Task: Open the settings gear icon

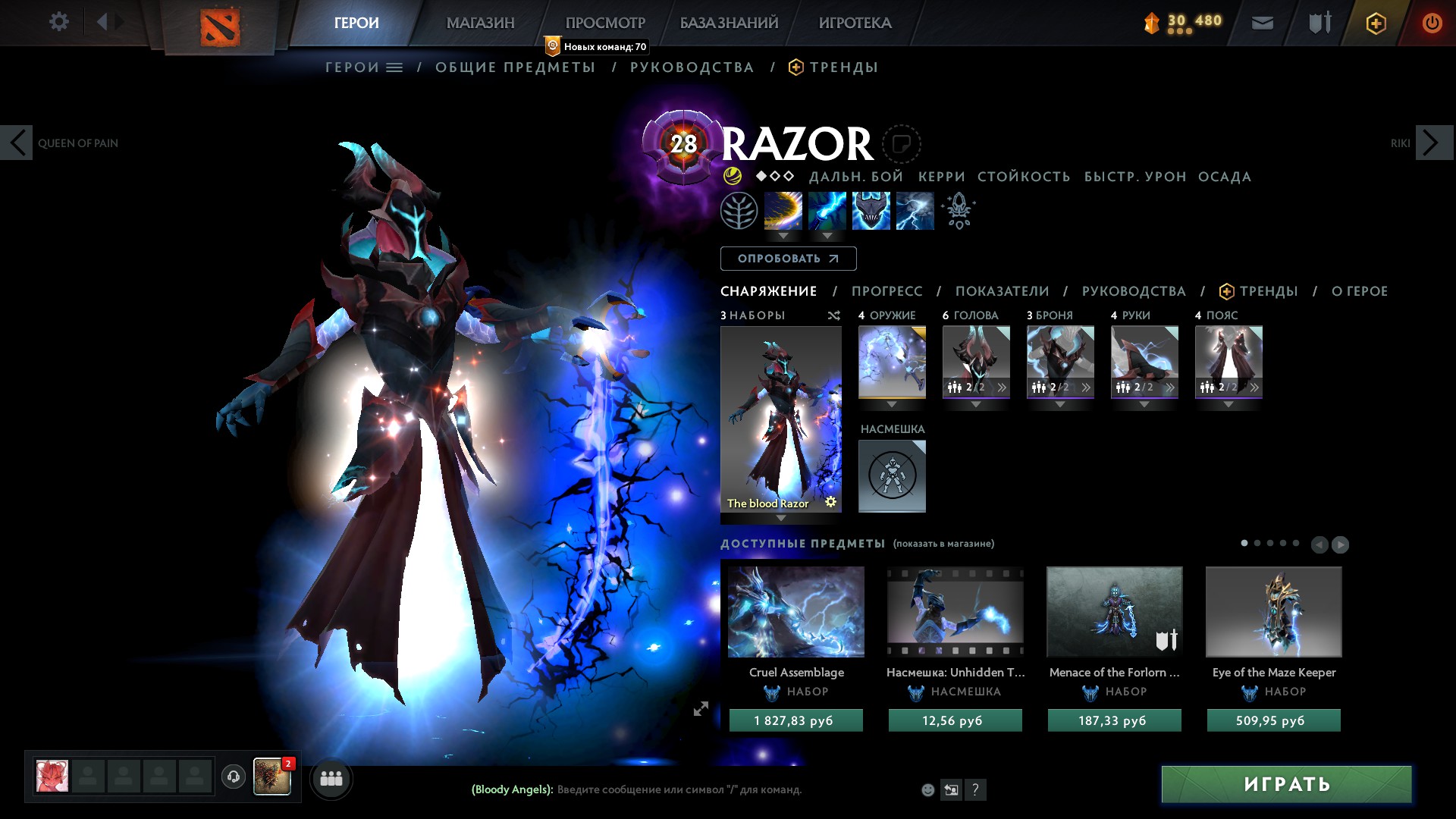Action: pos(58,22)
